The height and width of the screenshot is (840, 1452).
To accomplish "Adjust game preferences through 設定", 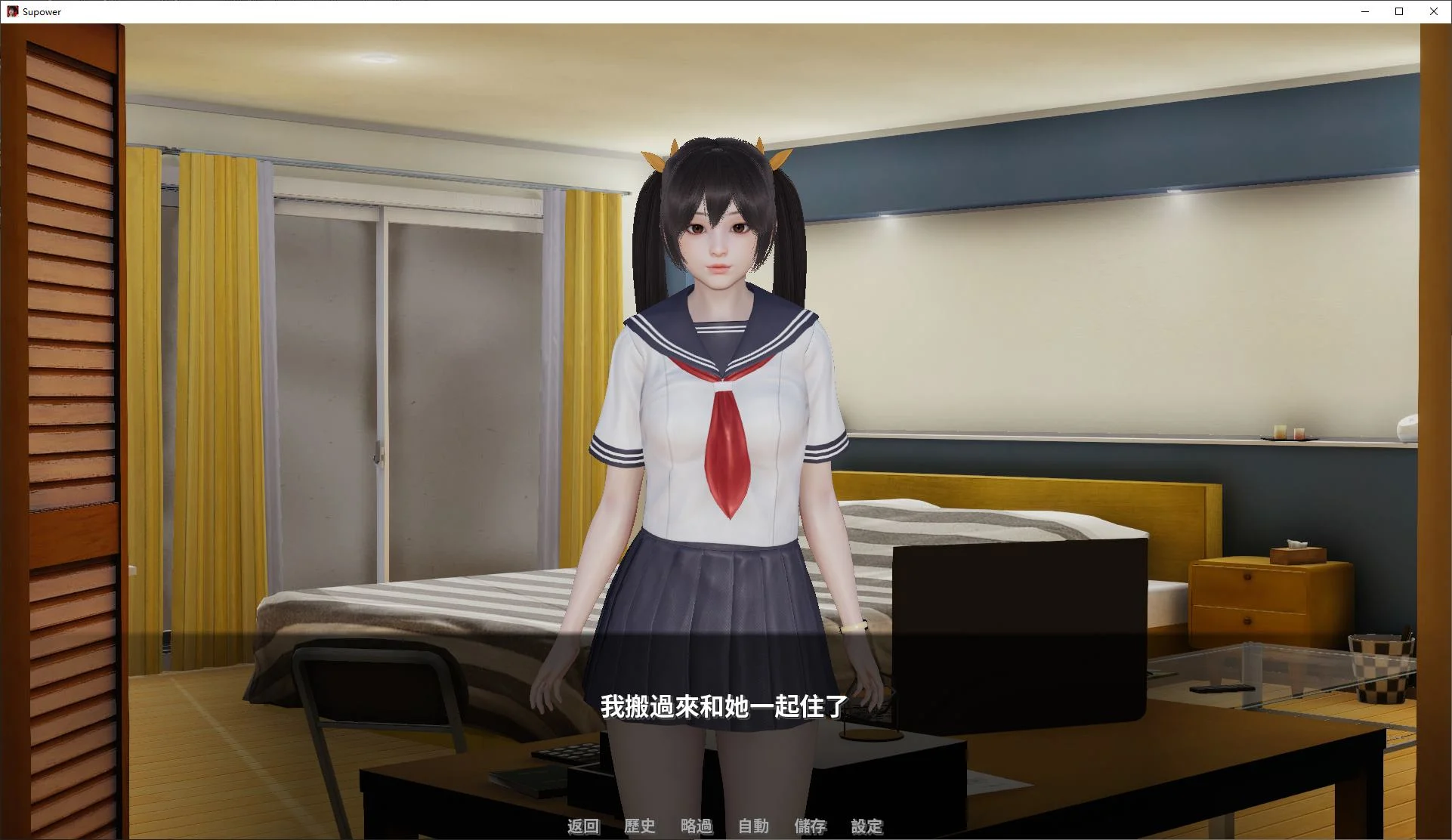I will coord(867,826).
